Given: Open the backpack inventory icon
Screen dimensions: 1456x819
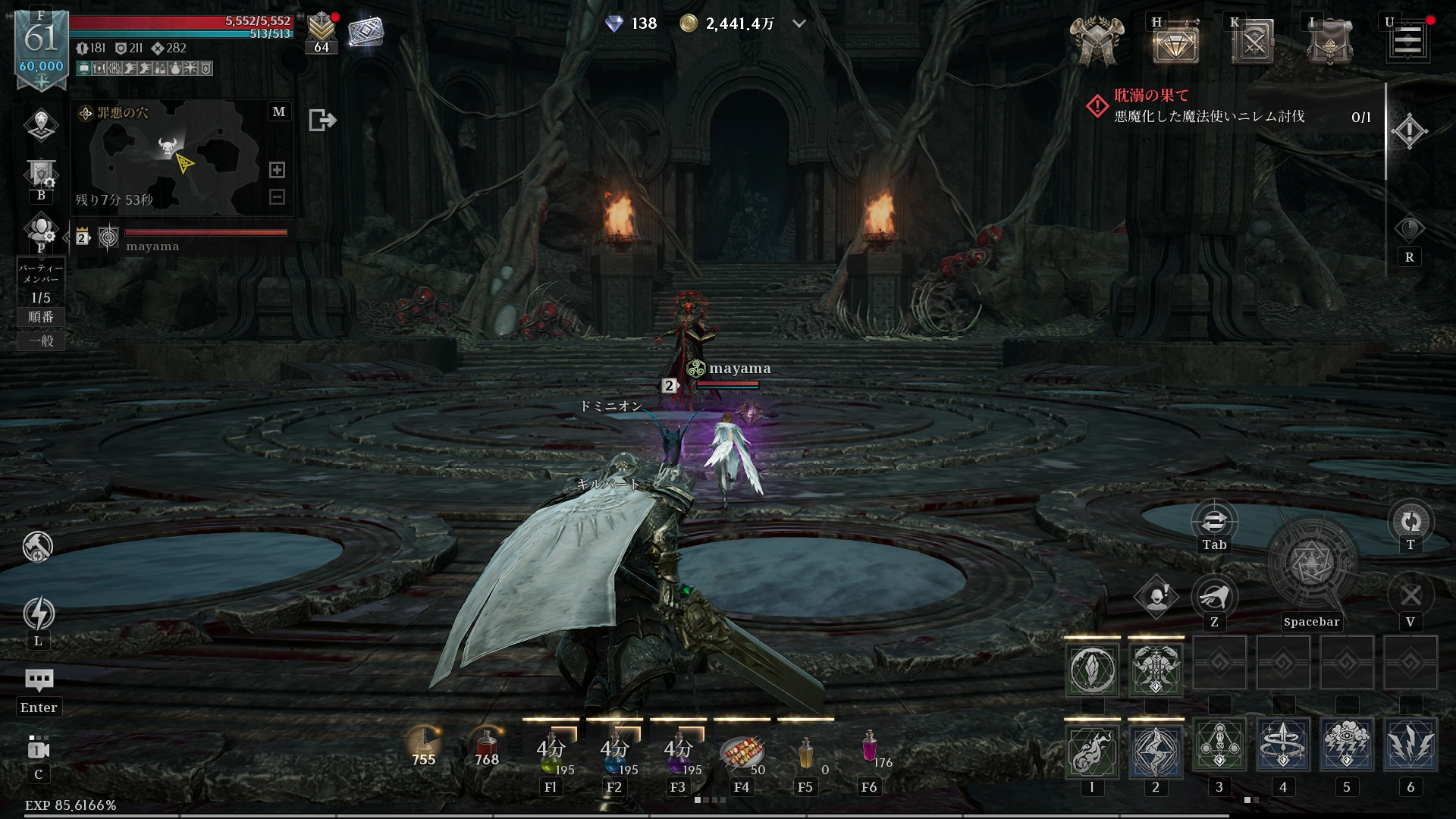Looking at the screenshot, I should [1329, 43].
